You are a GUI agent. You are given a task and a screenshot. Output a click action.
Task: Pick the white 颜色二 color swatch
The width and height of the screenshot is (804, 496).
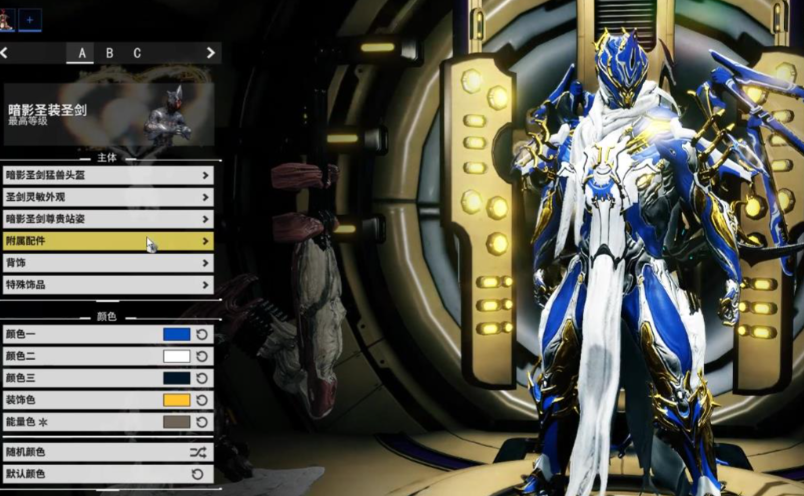point(176,356)
